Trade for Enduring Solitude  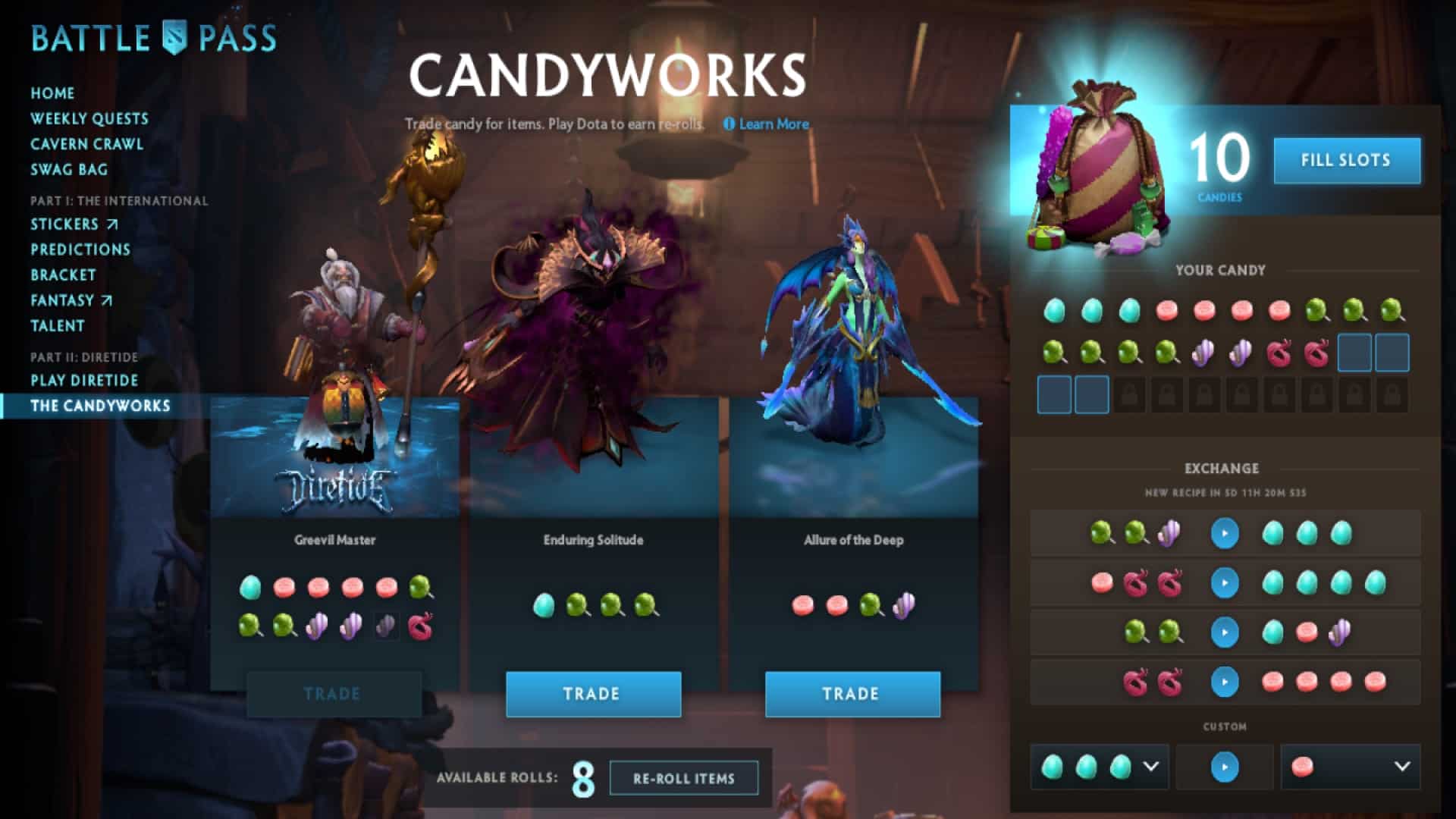point(593,693)
